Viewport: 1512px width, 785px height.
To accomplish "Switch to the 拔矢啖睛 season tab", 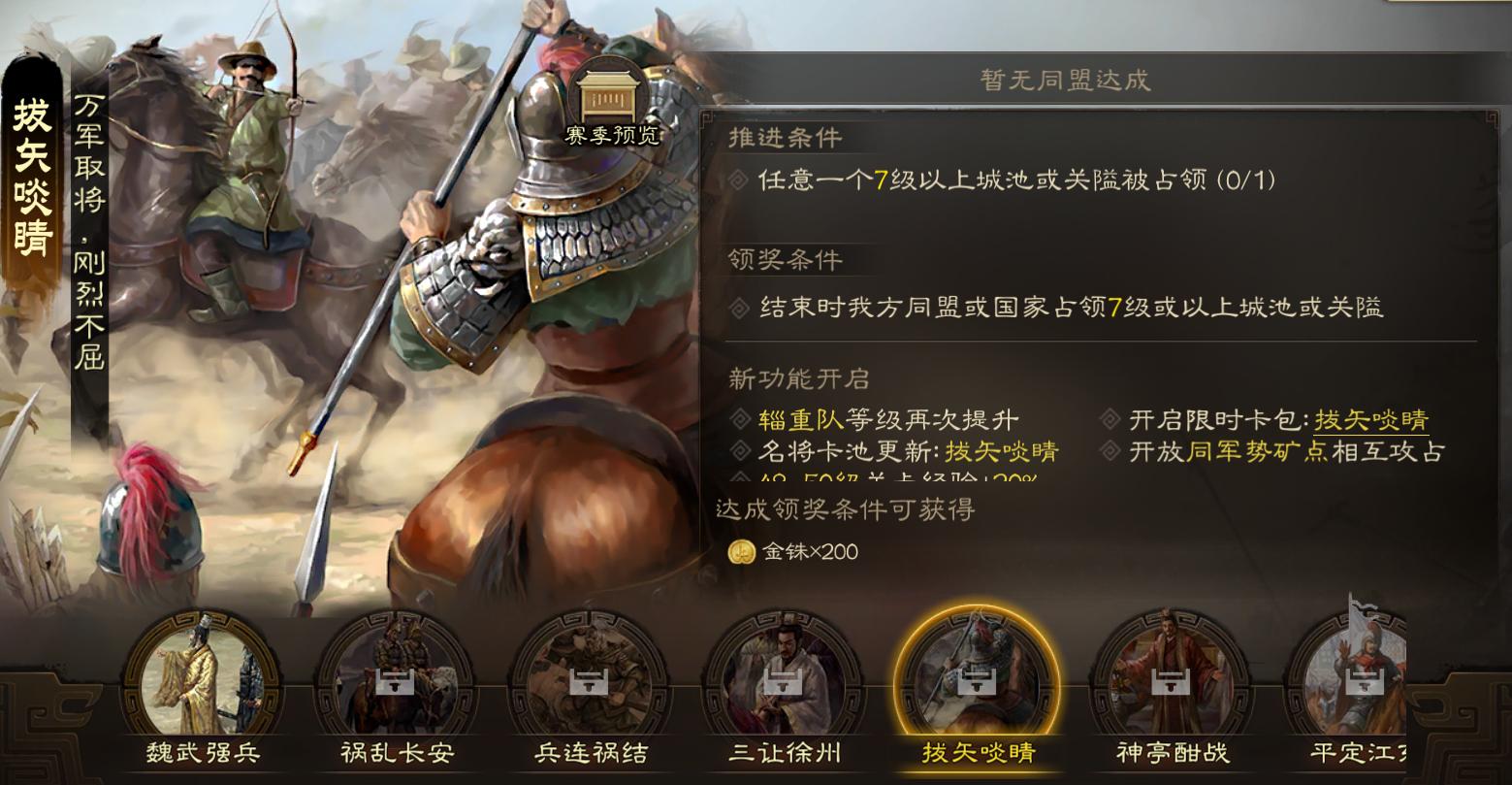I will tap(976, 751).
